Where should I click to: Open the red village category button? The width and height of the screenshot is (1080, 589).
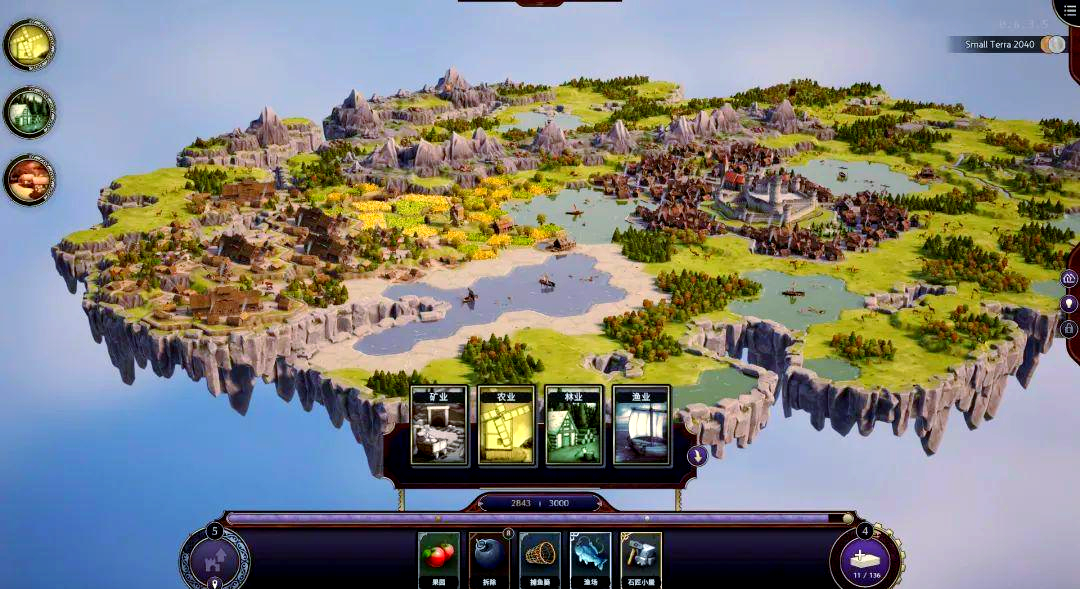click(29, 180)
